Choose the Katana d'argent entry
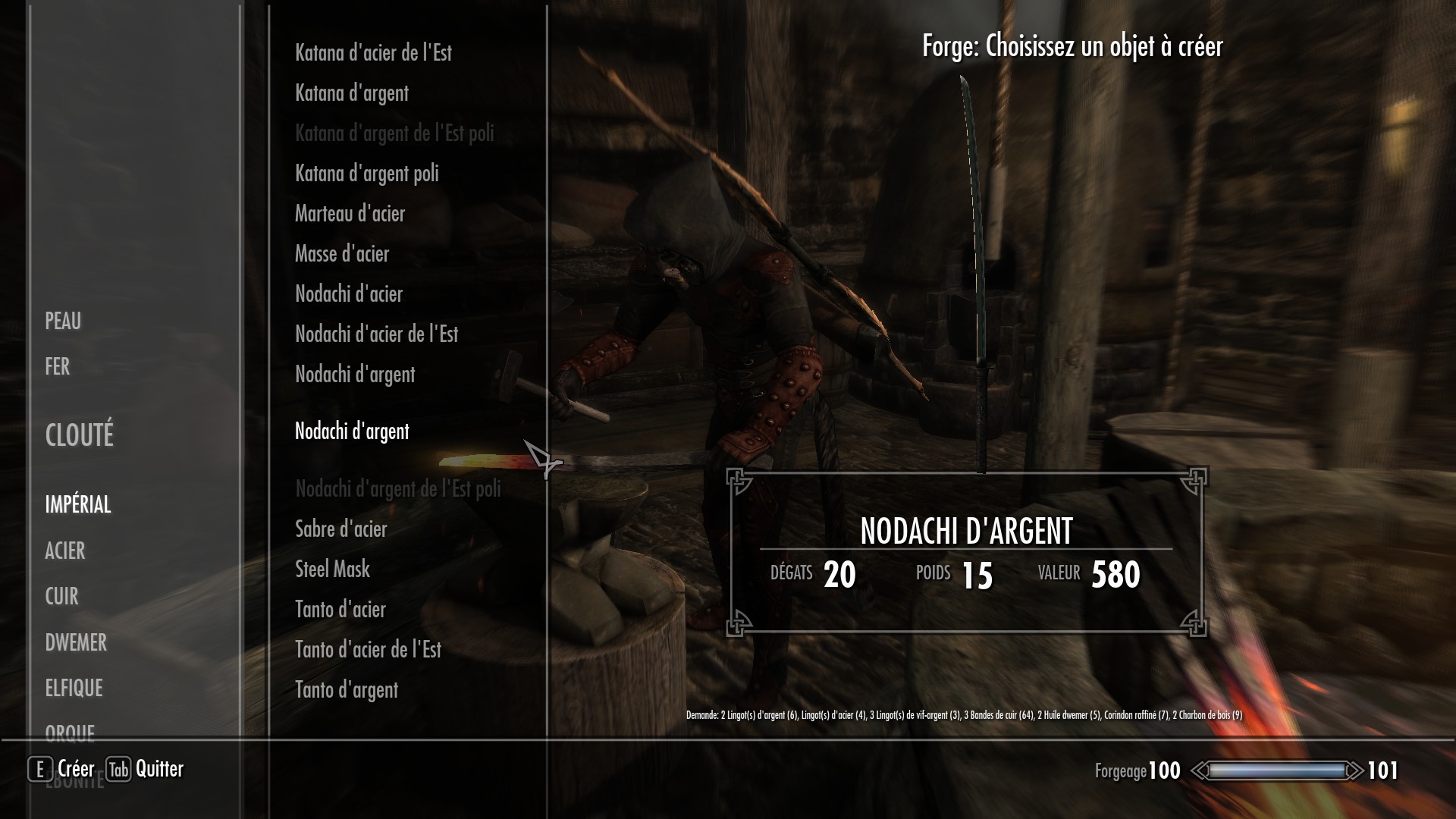 pyautogui.click(x=352, y=93)
